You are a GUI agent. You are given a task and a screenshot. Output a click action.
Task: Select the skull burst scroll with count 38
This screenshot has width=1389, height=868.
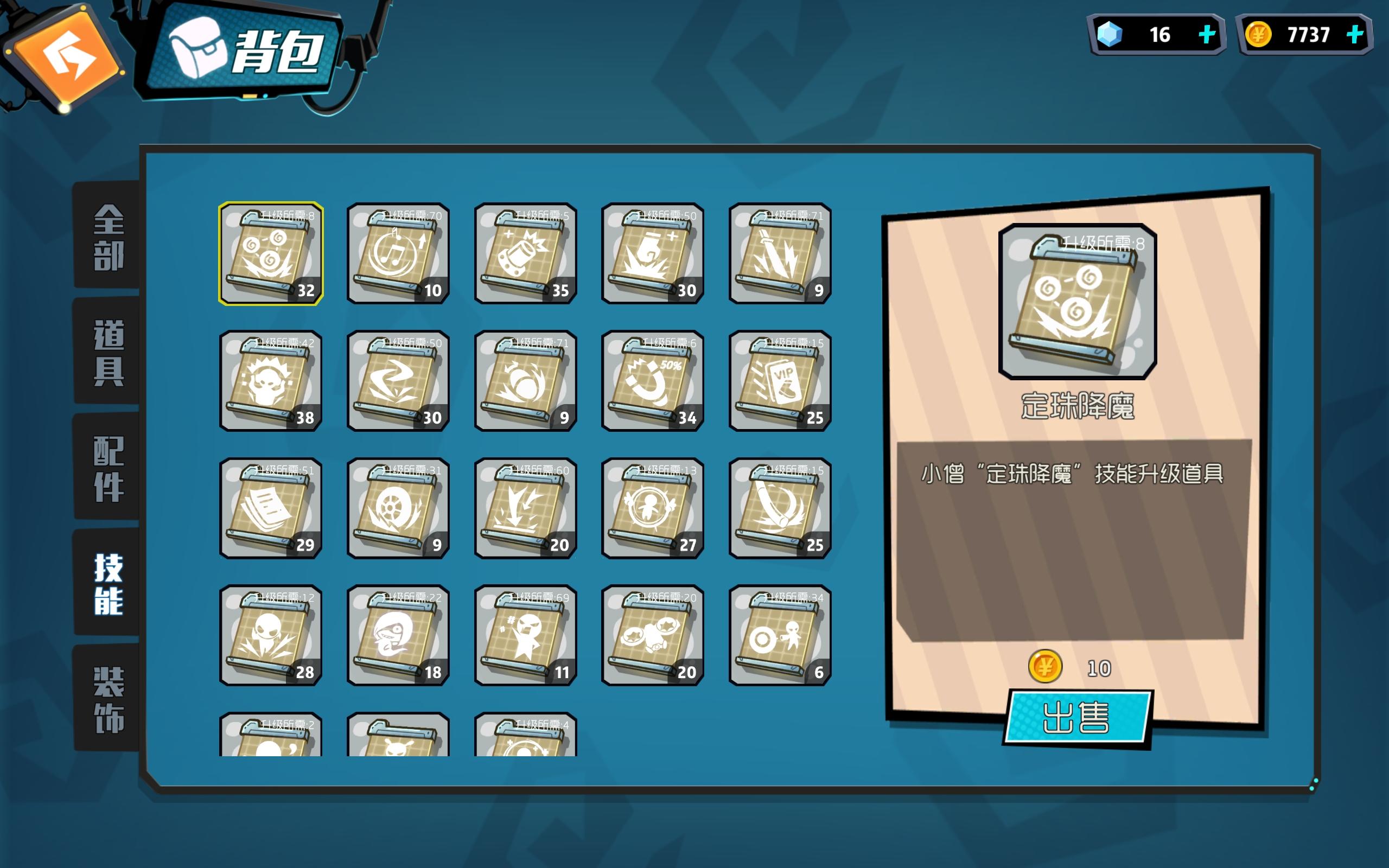pos(271,381)
